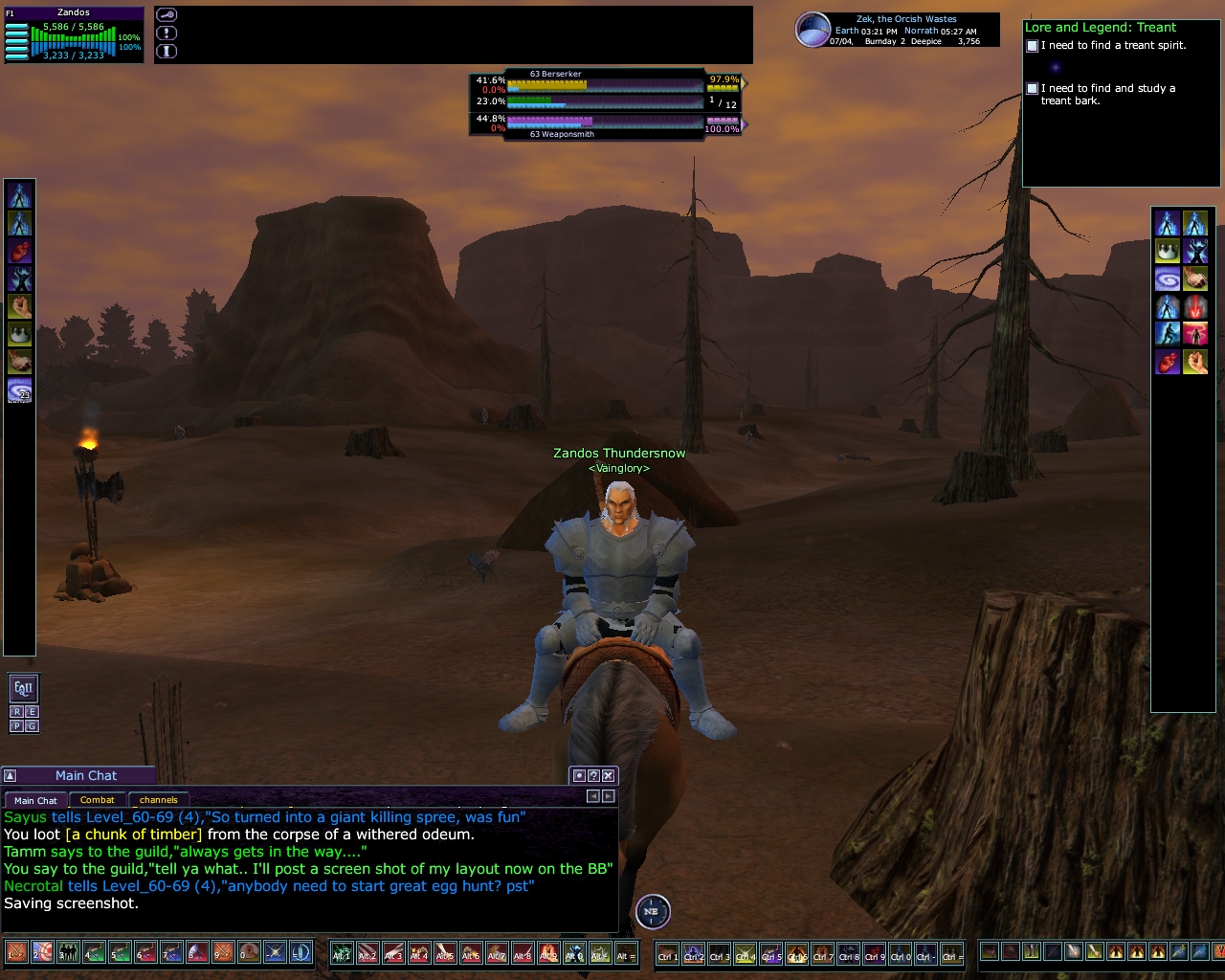
Task: Click the compass showing NE
Action: click(652, 911)
